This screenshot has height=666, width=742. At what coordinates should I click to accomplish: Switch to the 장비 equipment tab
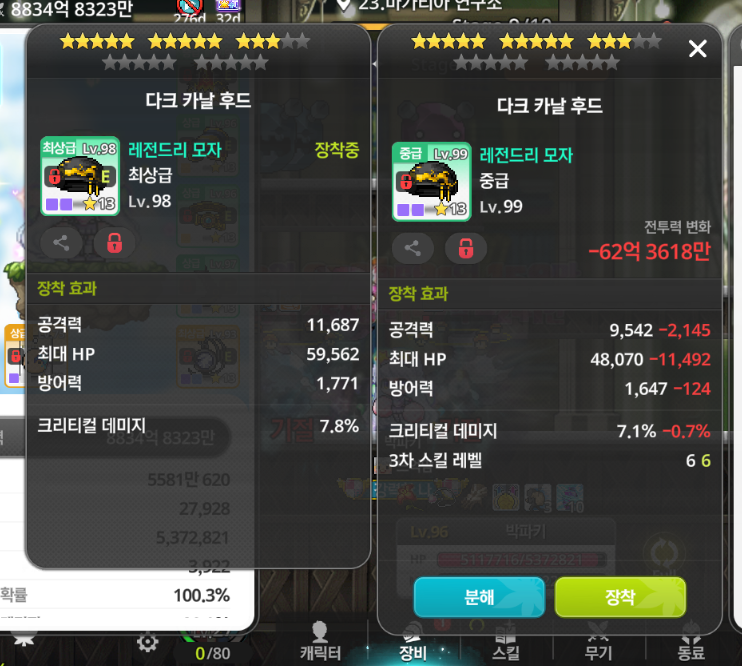click(x=414, y=640)
